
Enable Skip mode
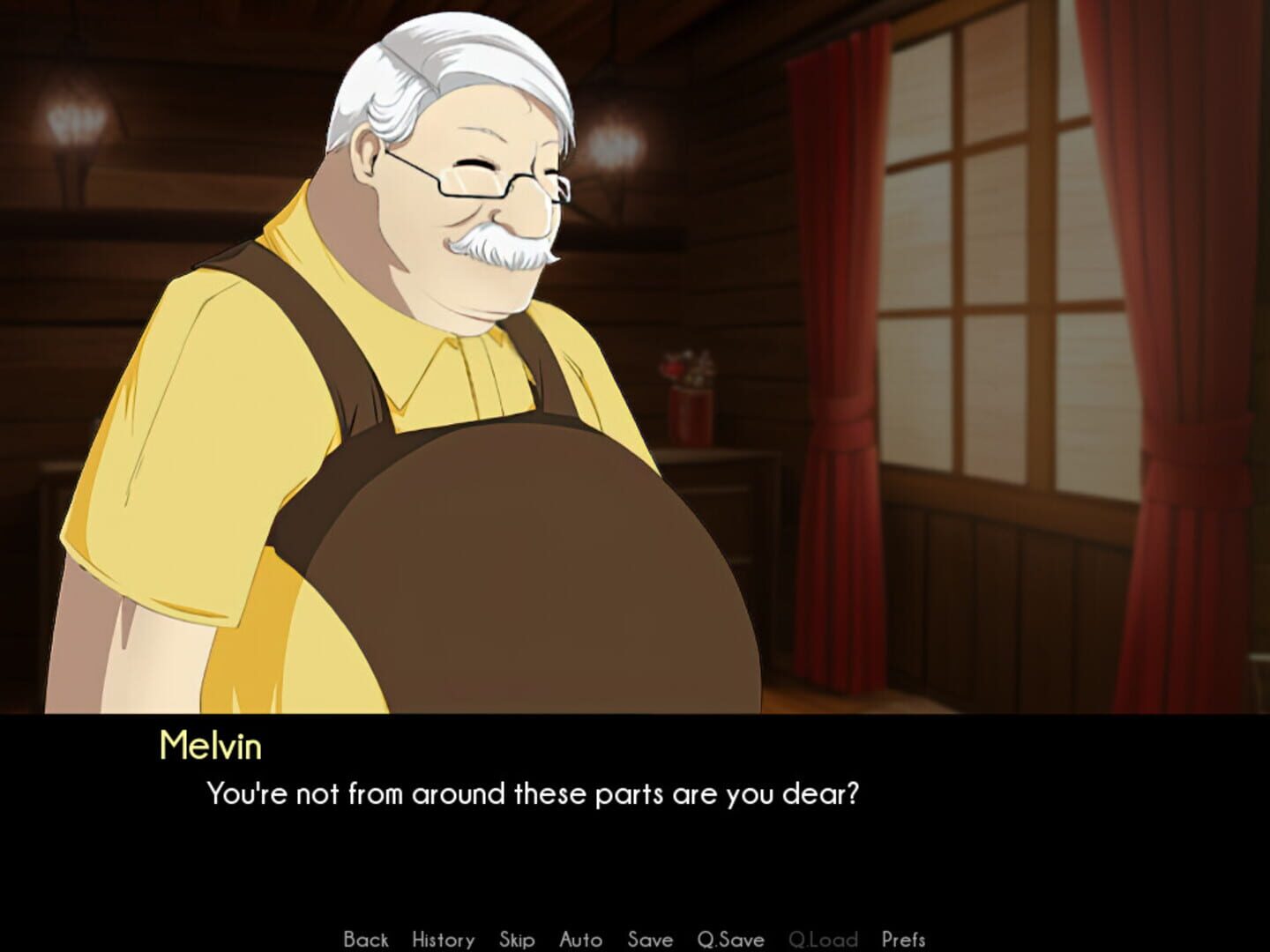coord(518,940)
